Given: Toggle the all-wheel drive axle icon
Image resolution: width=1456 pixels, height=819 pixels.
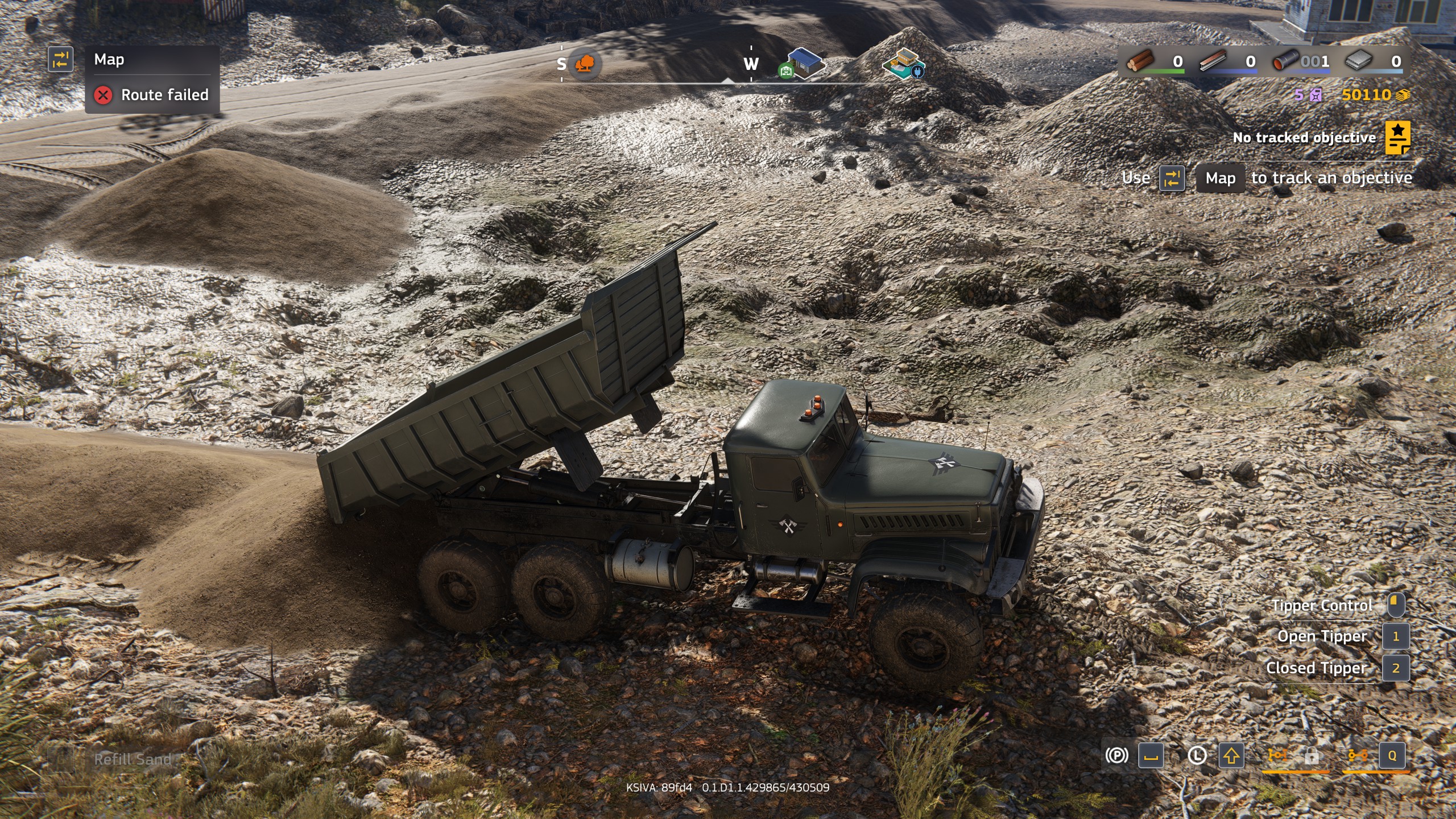Looking at the screenshot, I should 1358,755.
